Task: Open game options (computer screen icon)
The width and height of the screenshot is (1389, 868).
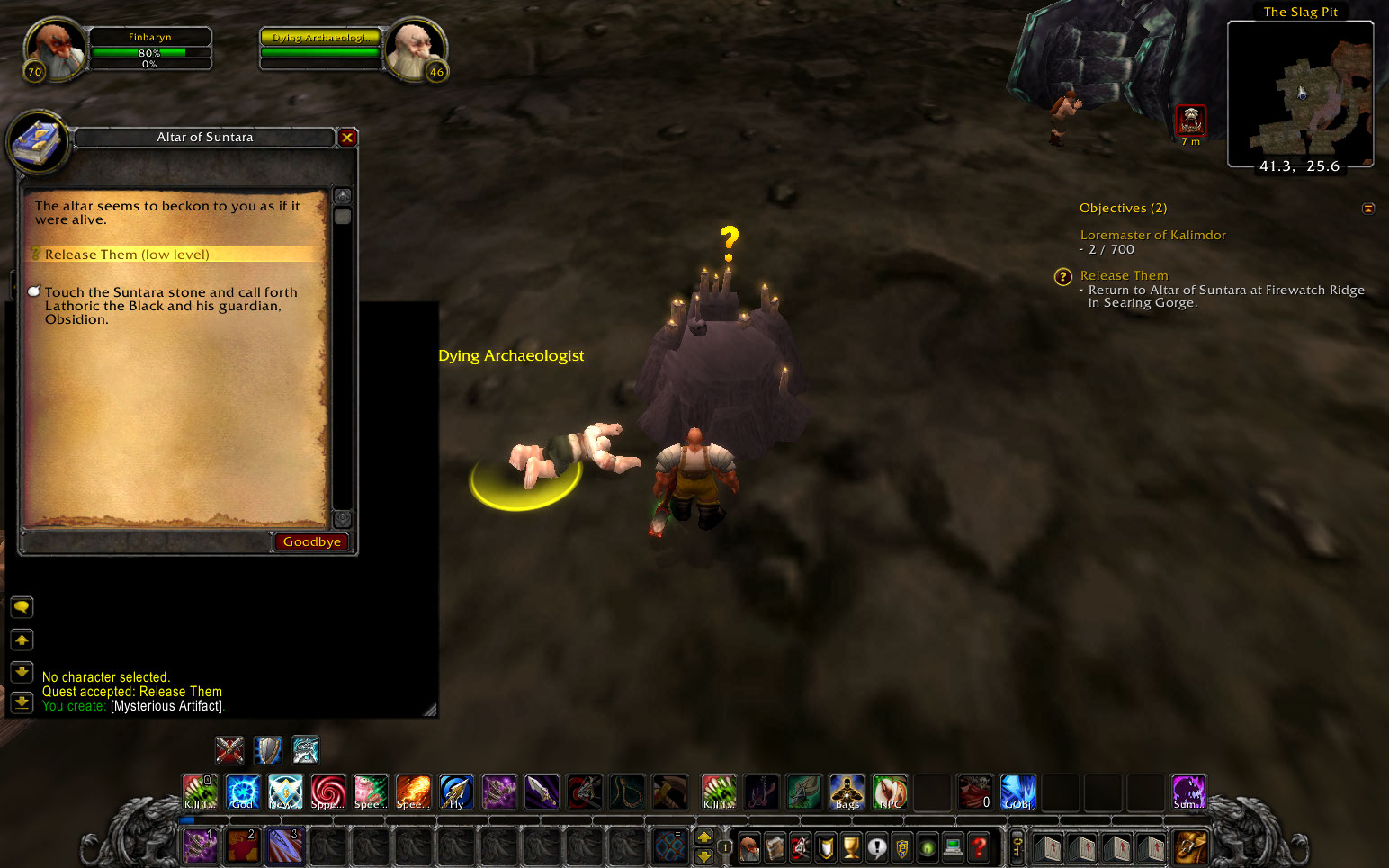Action: coord(954,847)
